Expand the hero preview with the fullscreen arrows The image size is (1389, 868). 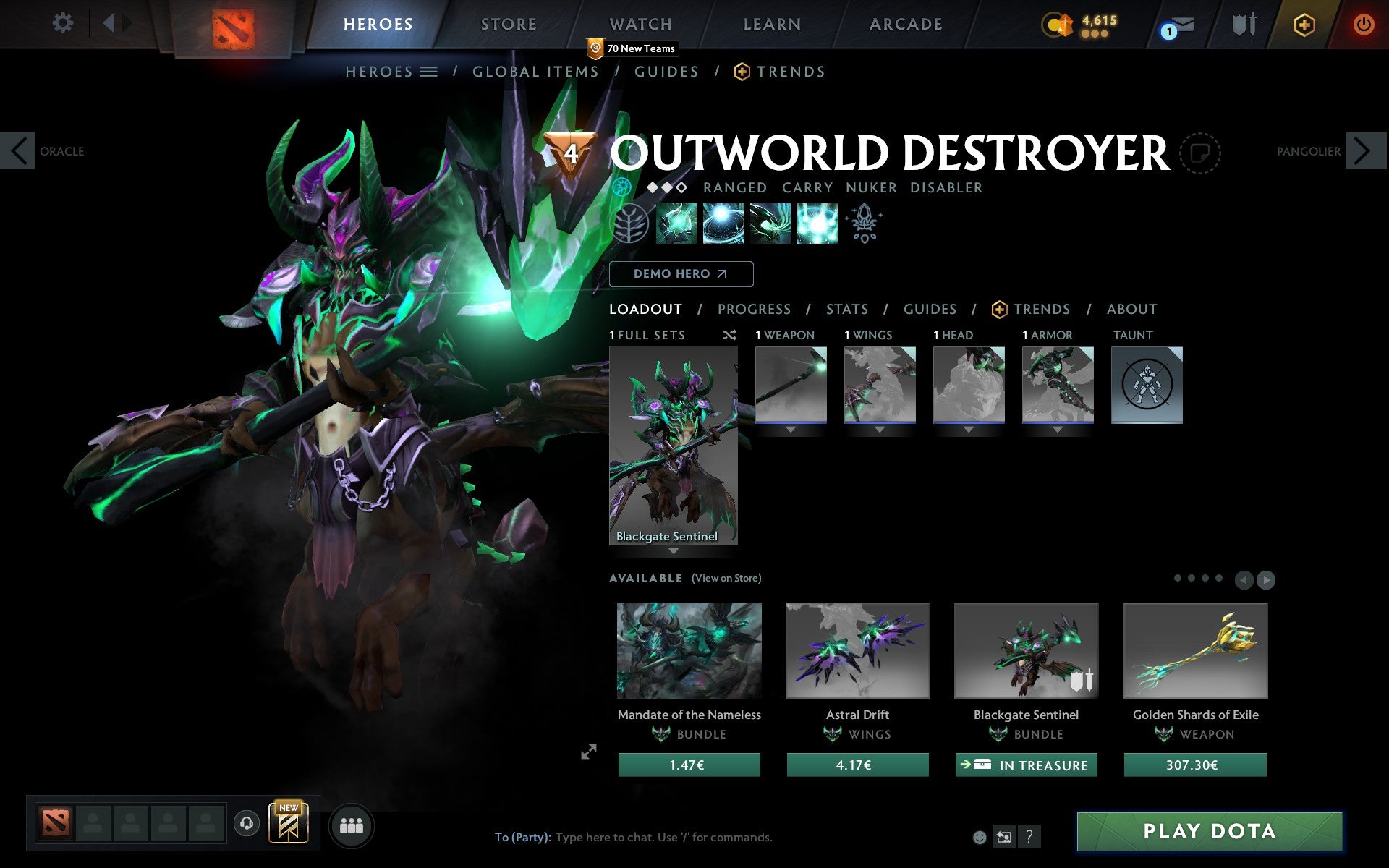point(588,752)
